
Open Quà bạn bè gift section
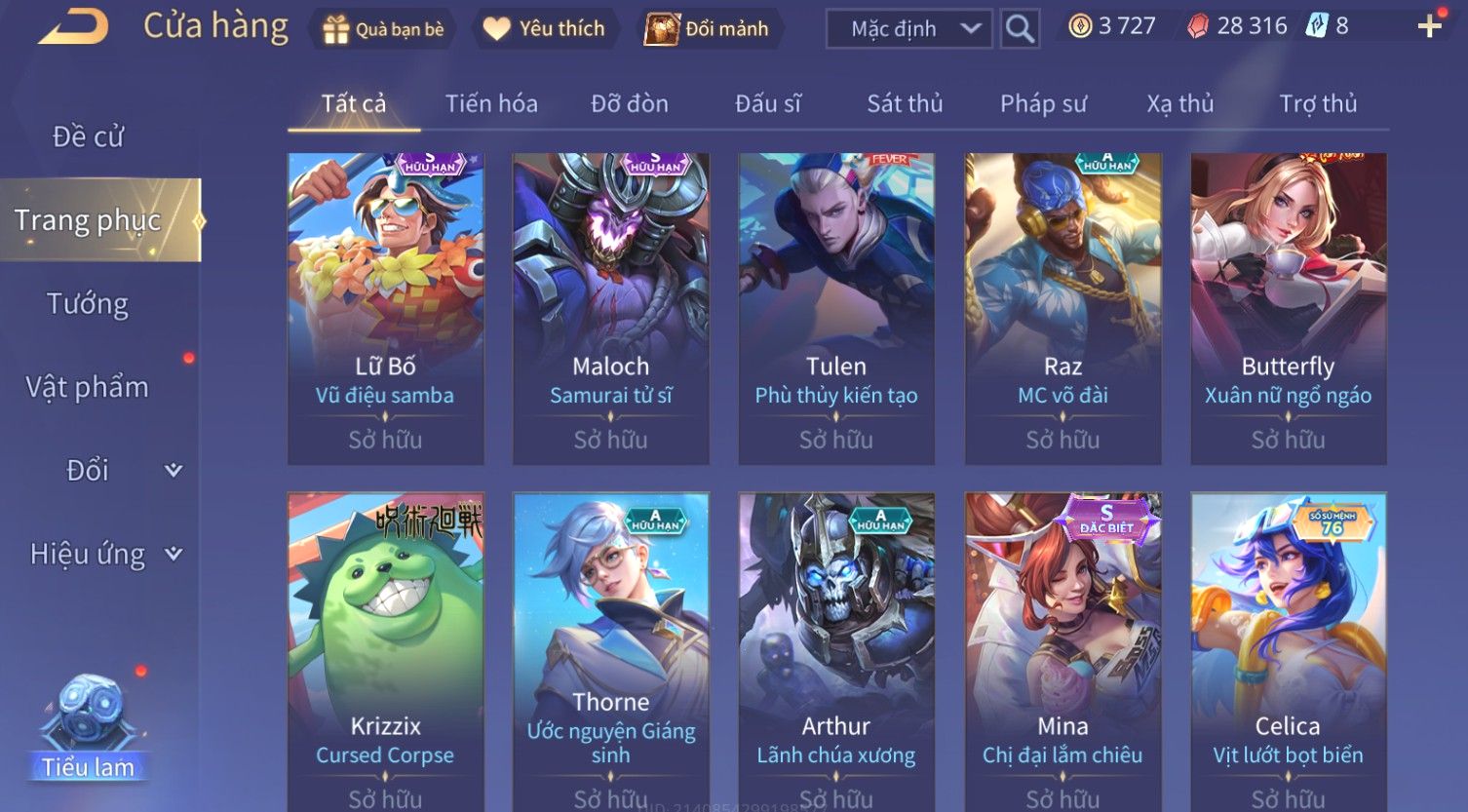[383, 29]
